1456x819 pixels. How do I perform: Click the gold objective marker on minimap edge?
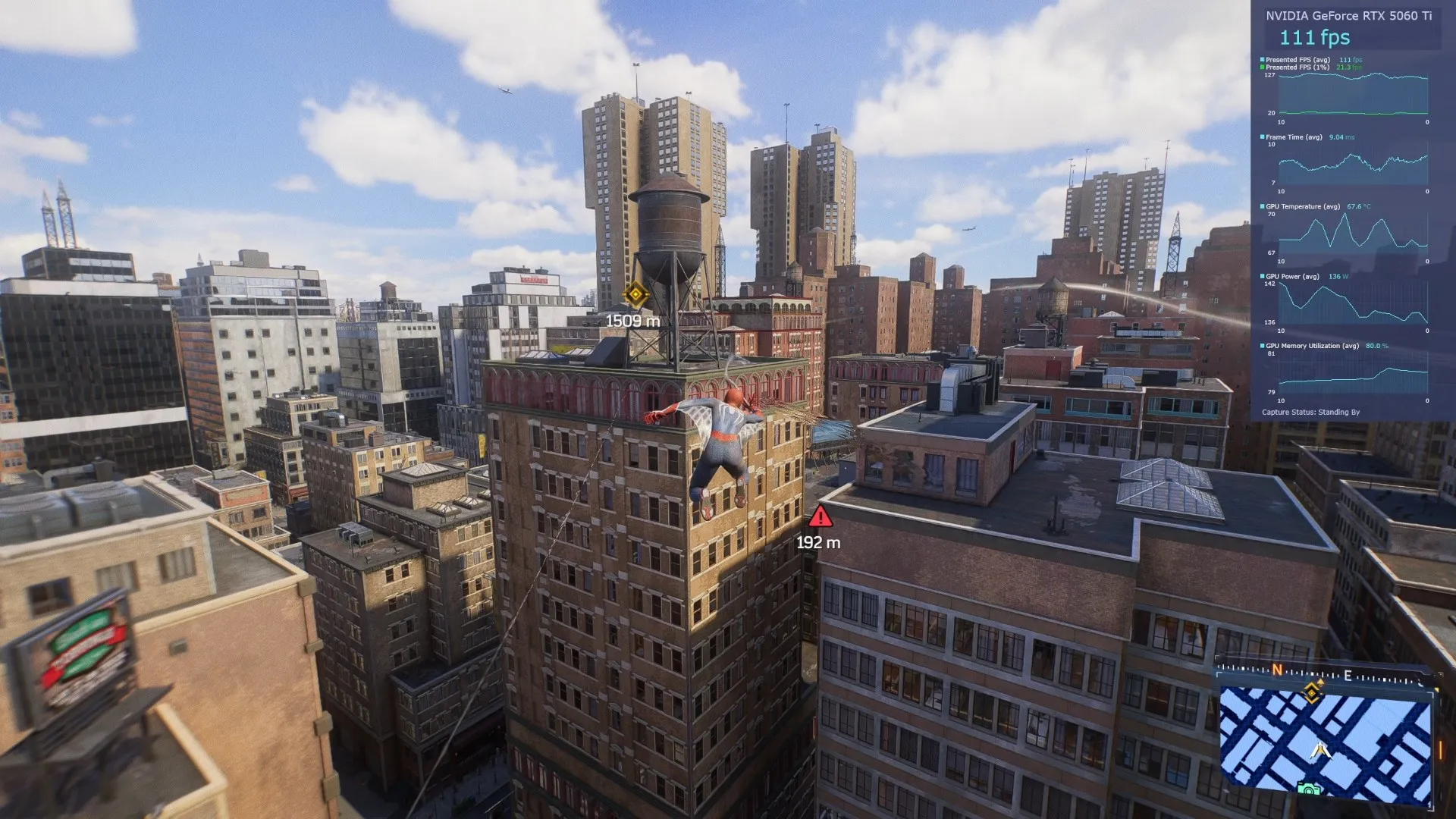[x=1313, y=691]
